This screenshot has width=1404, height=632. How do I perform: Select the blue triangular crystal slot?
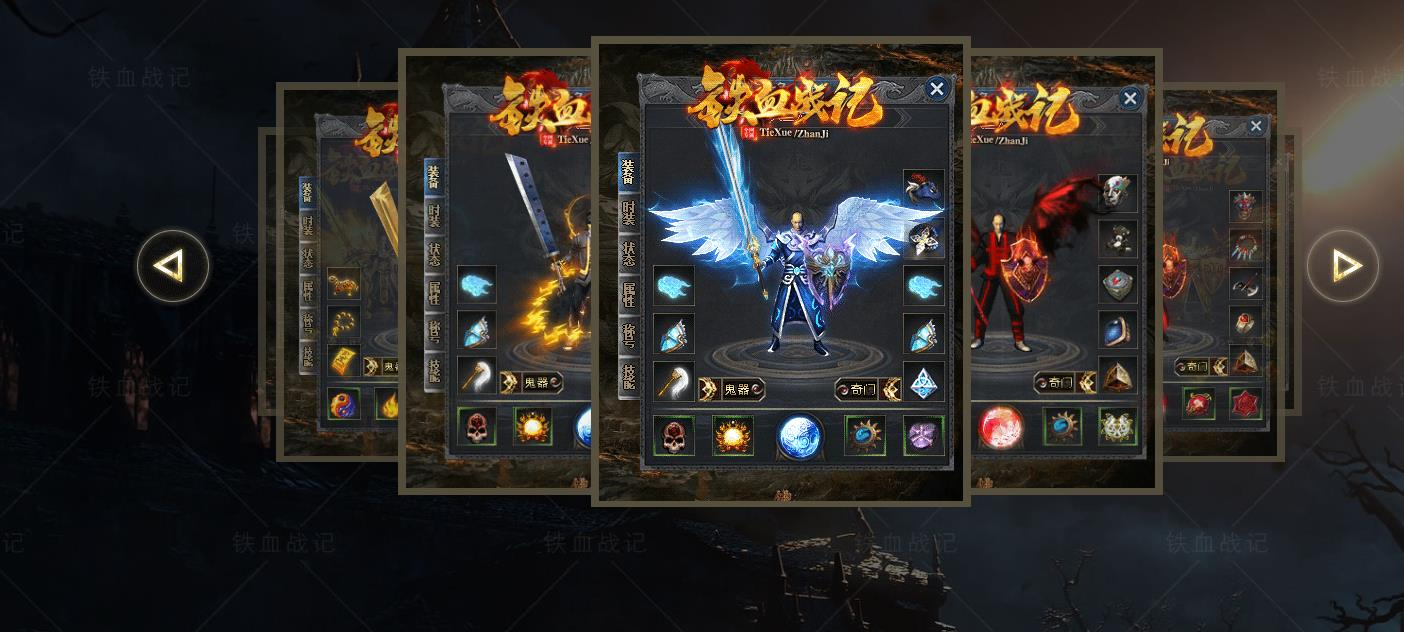click(x=924, y=382)
